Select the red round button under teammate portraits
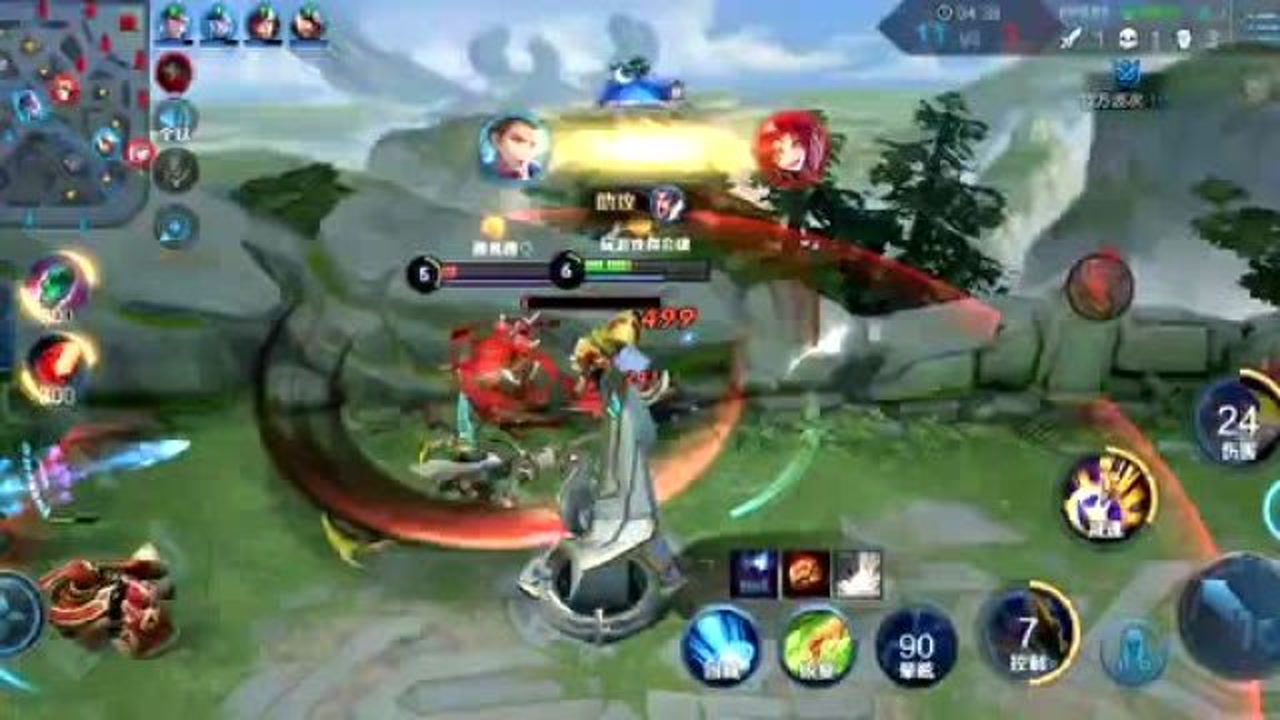The image size is (1280, 720). tap(174, 73)
